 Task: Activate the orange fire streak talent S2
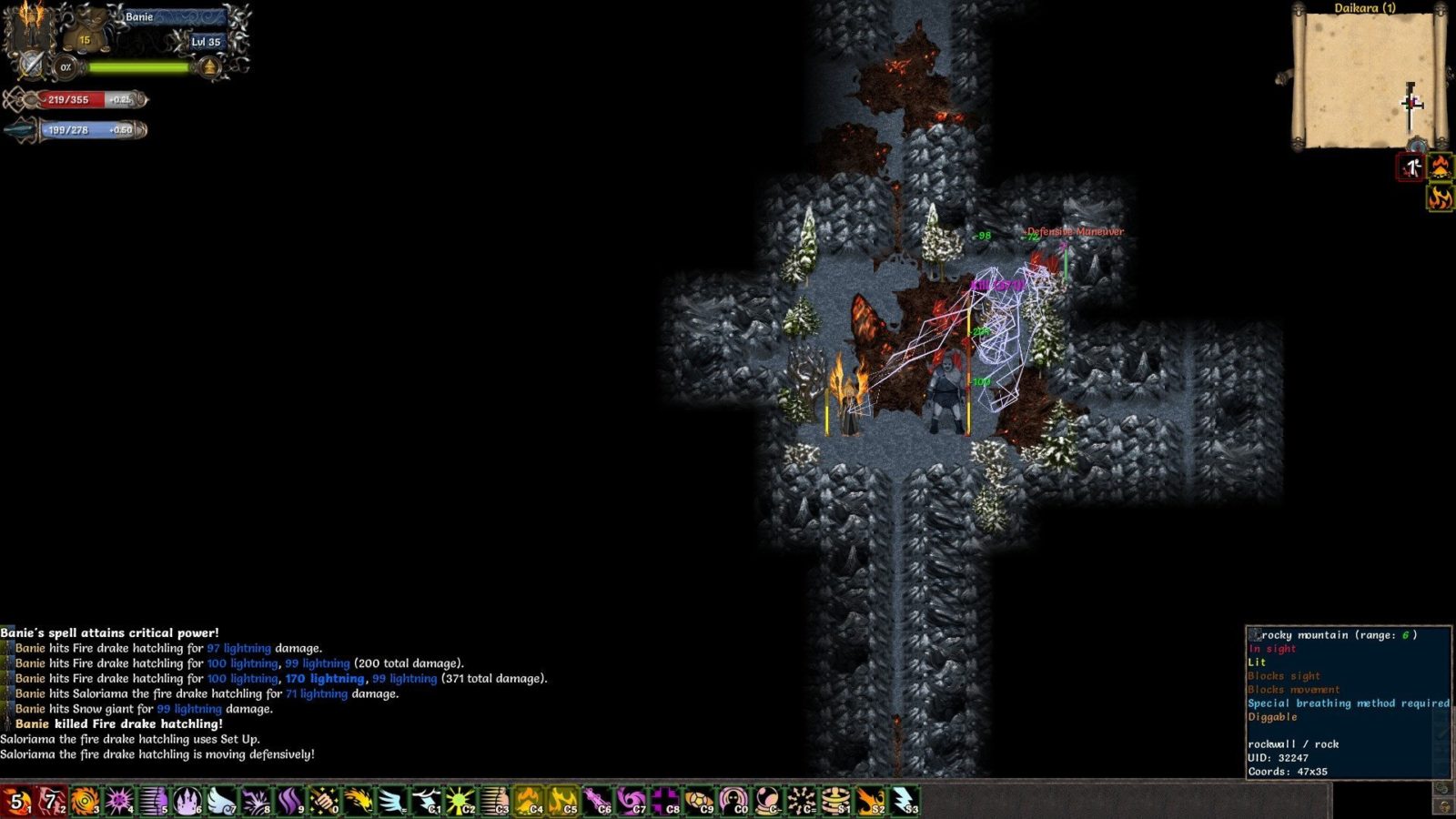(x=870, y=802)
